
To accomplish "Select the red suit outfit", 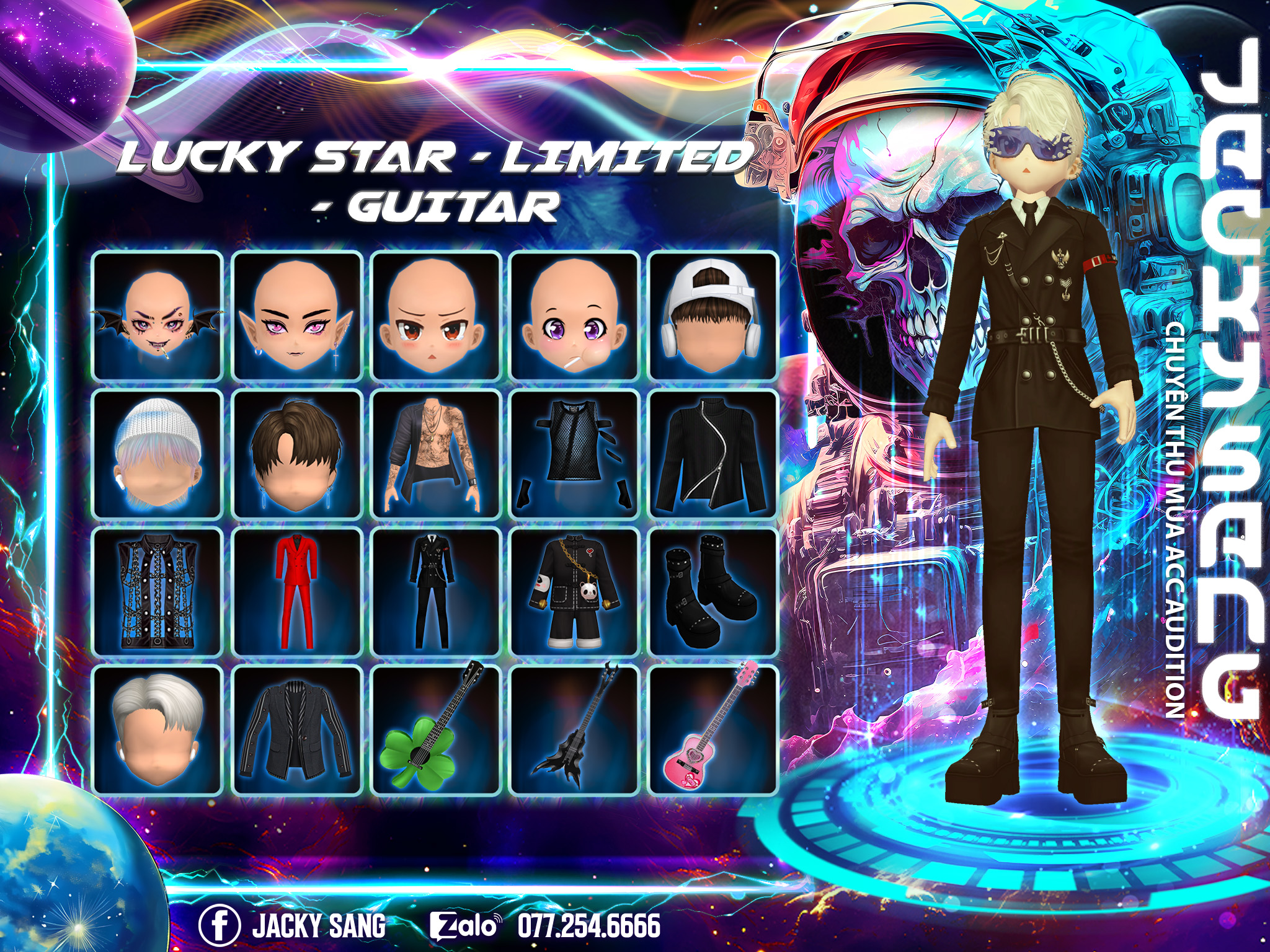I will (296, 592).
